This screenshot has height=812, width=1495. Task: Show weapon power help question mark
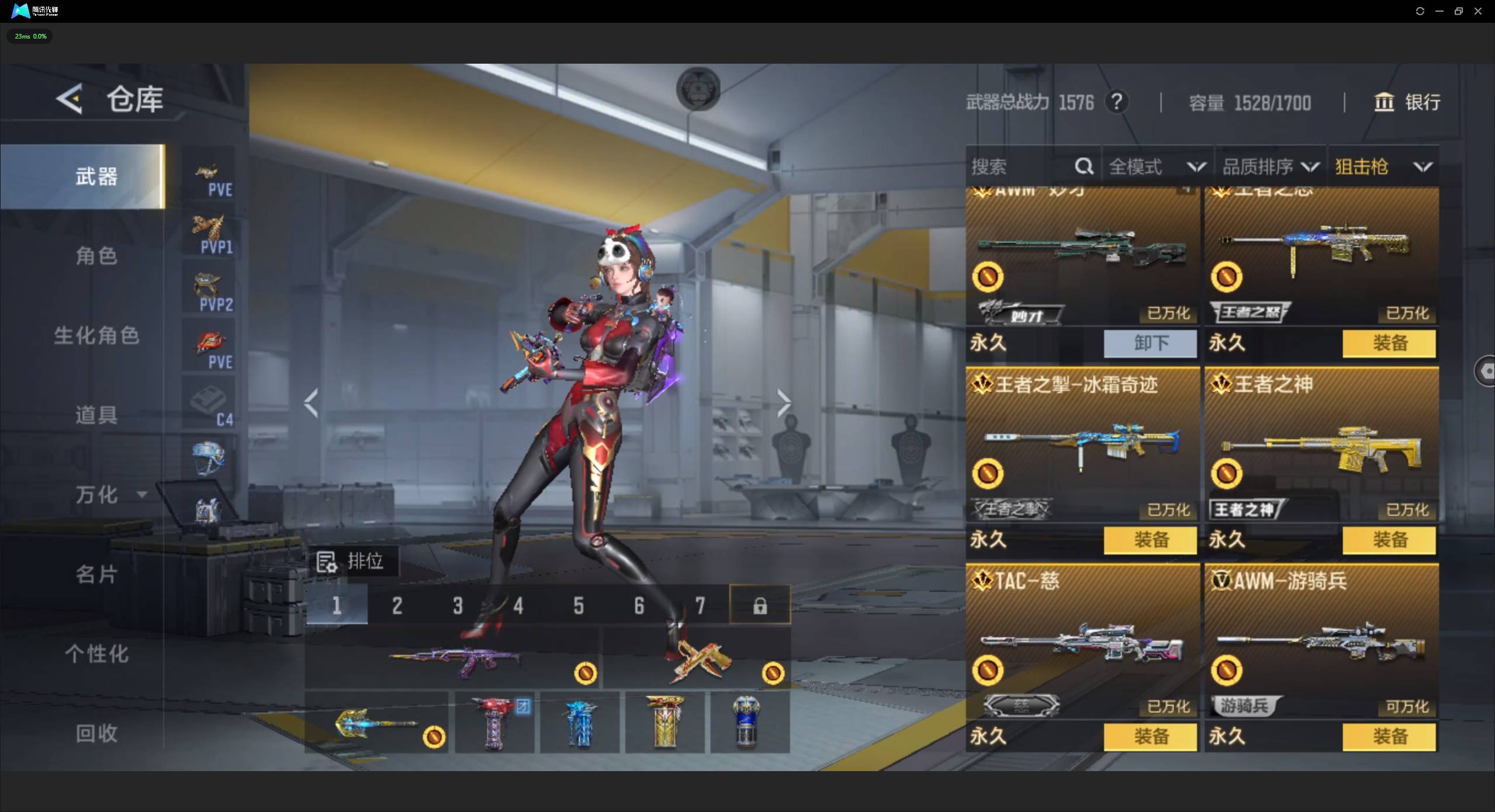1116,102
